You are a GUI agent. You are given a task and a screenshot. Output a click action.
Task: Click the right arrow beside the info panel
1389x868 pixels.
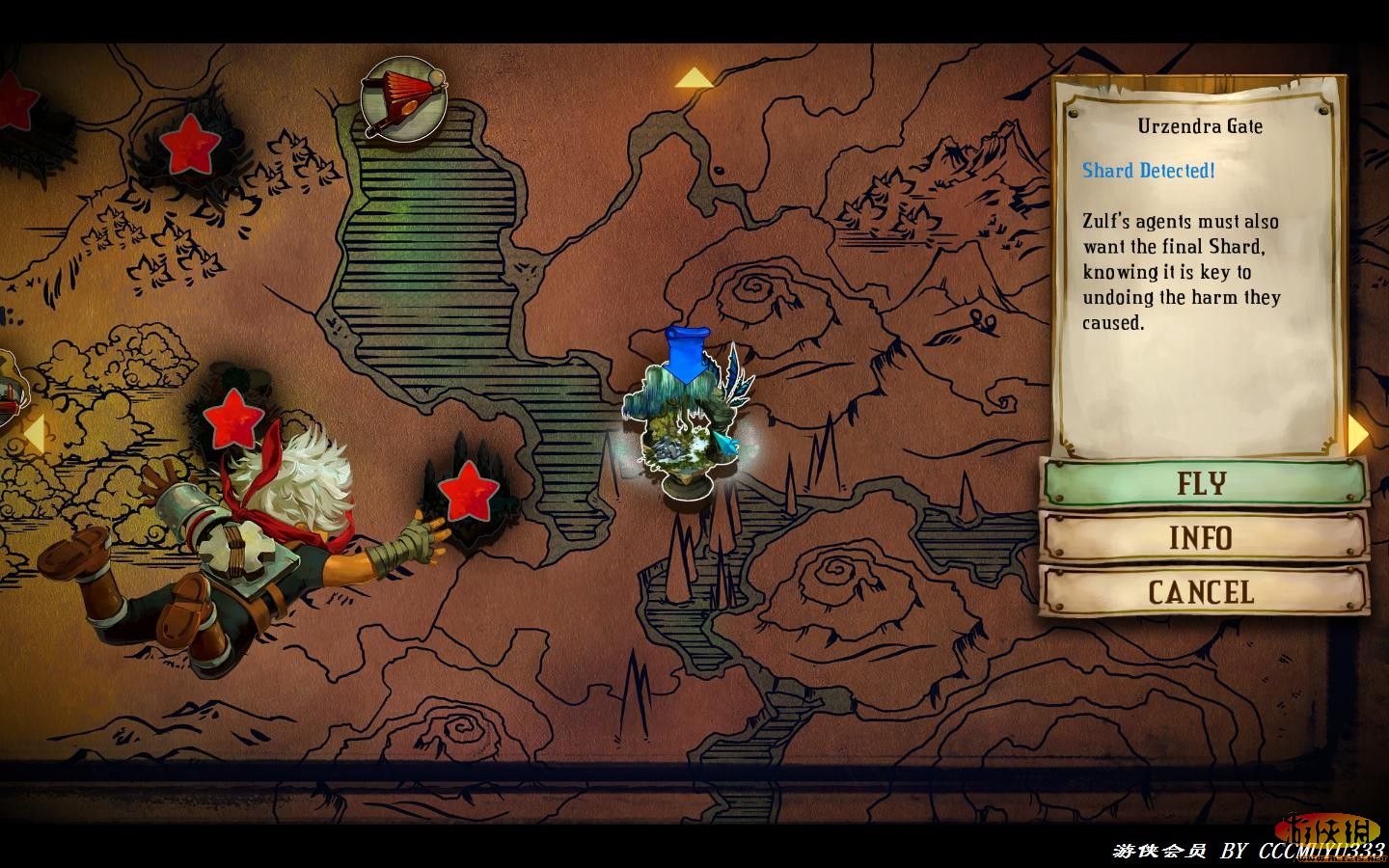(1358, 434)
